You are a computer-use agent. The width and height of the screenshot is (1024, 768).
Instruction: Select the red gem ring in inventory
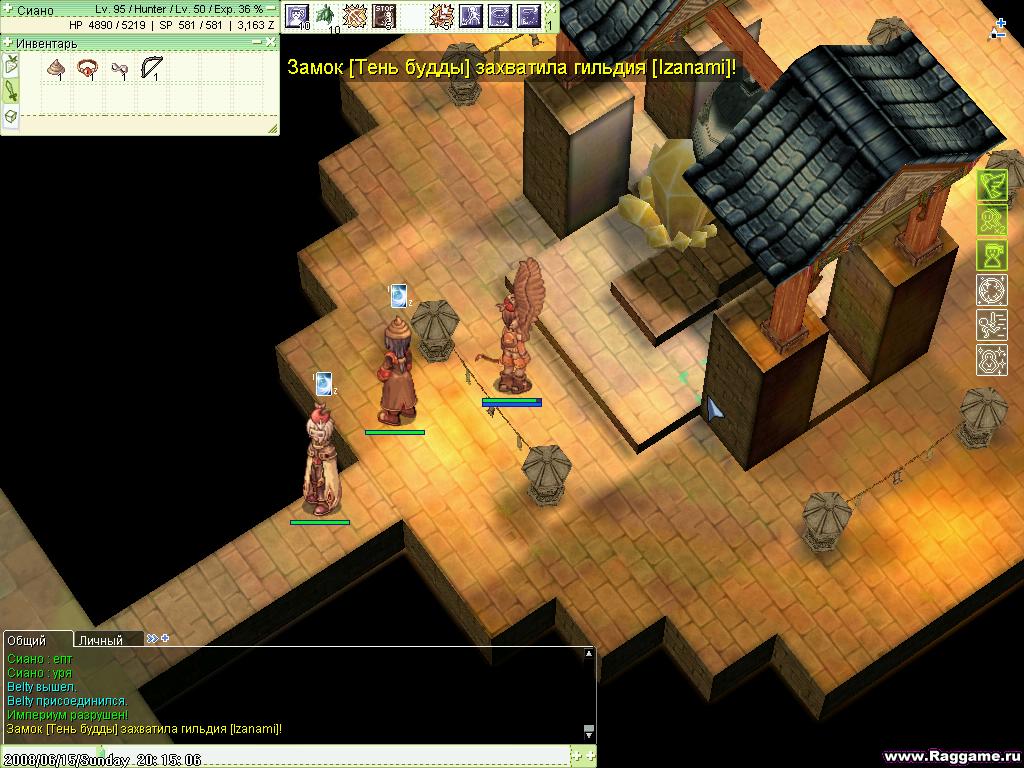(87, 68)
